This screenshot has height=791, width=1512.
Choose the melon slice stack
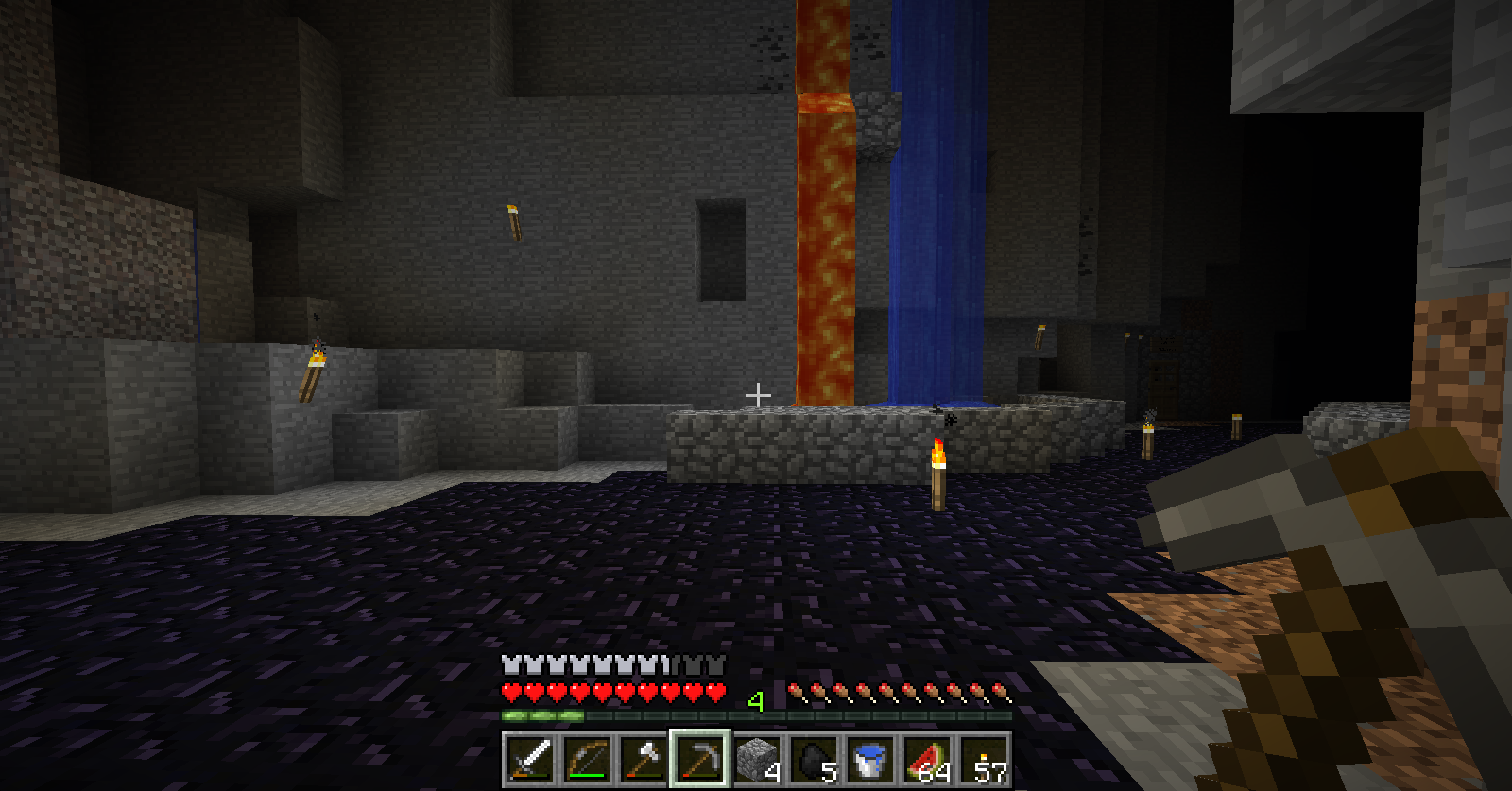click(x=926, y=759)
